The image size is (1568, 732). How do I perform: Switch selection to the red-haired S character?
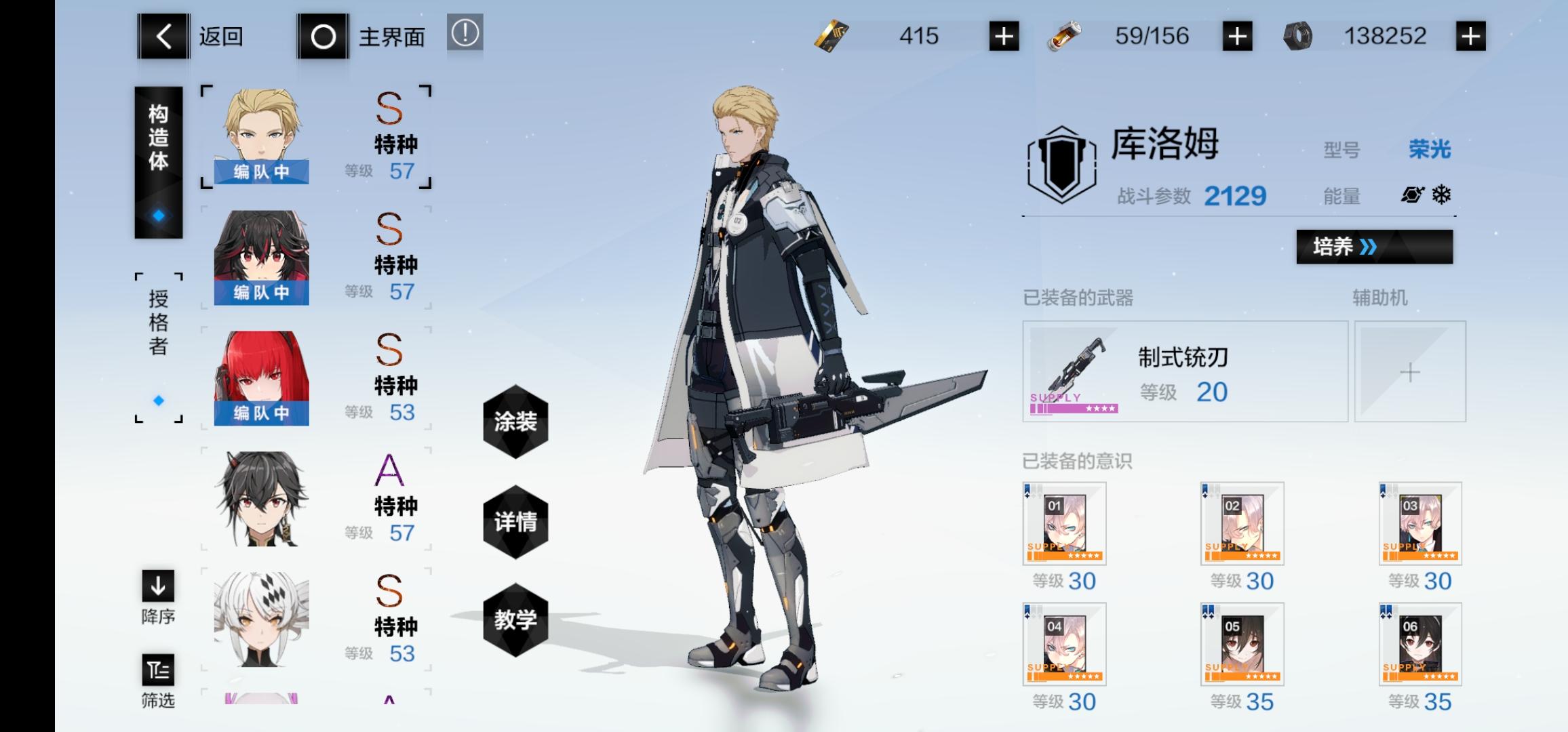click(x=261, y=376)
